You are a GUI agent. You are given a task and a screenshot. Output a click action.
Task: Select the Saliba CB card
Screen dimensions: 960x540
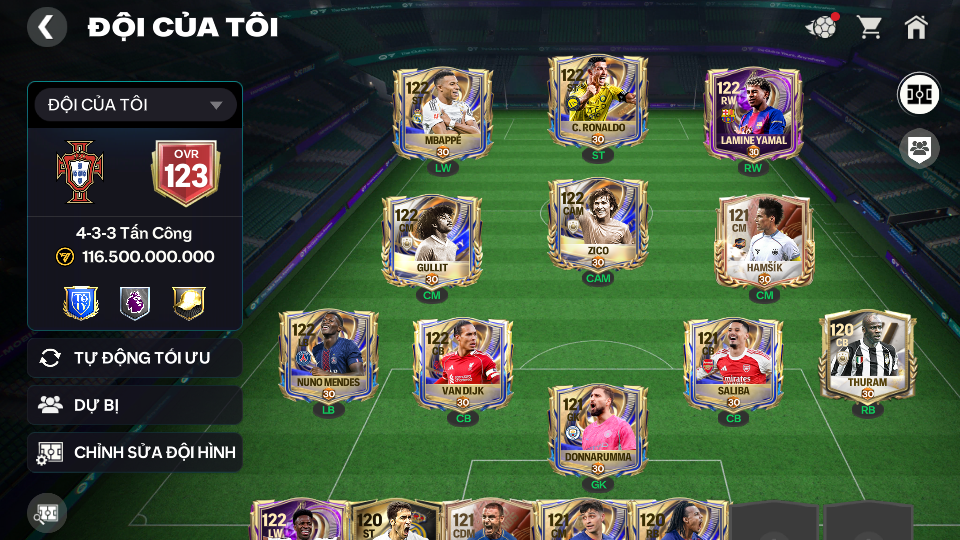pyautogui.click(x=733, y=362)
